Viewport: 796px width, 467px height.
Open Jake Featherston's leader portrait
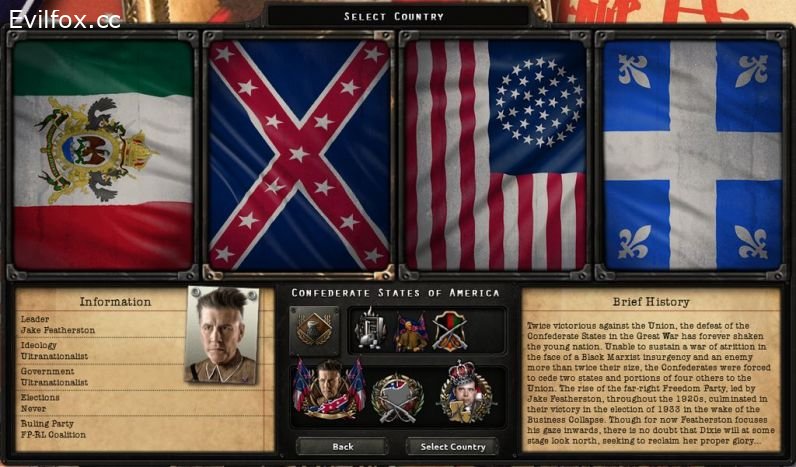pos(222,335)
